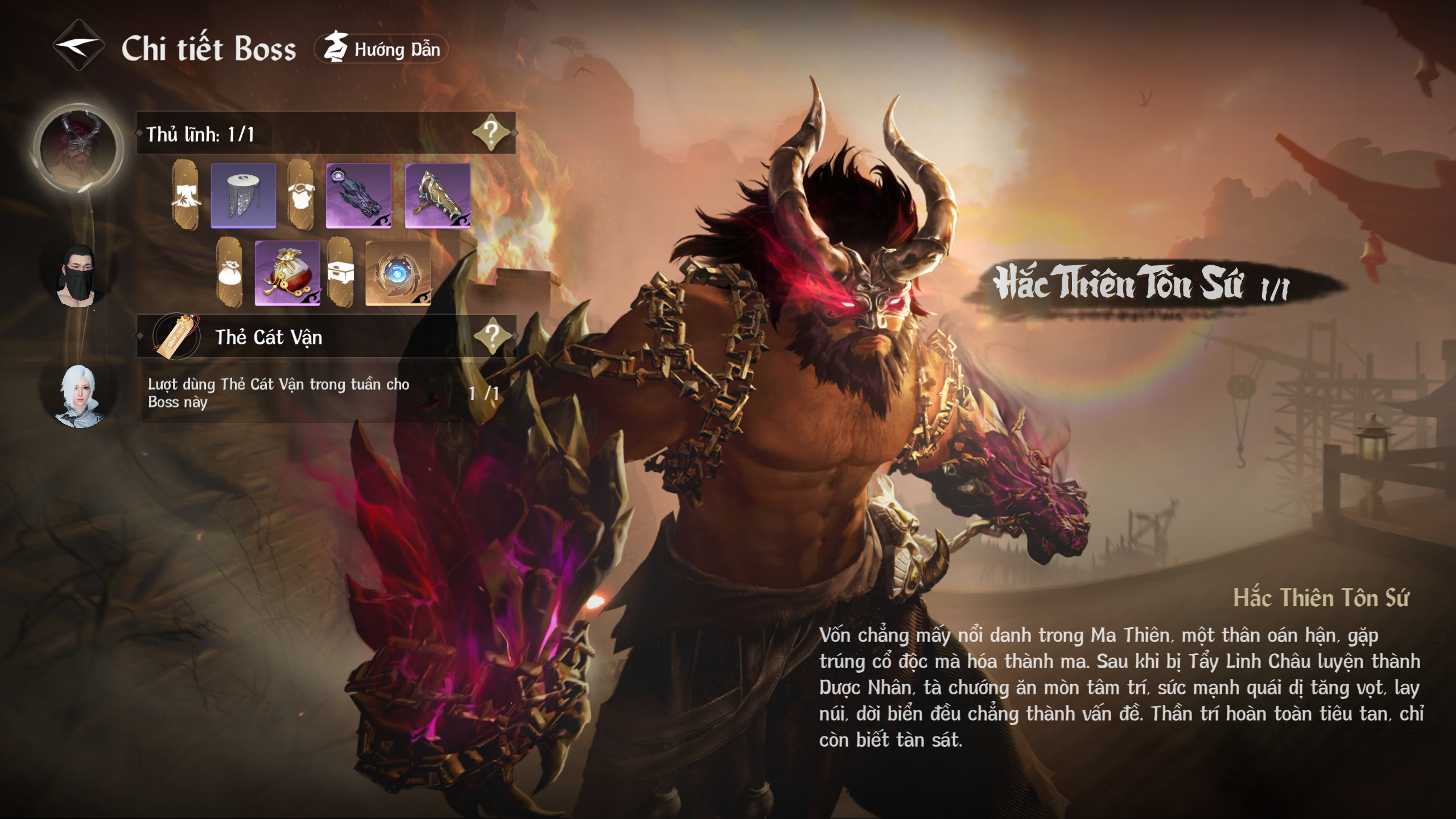Screen dimensions: 1456x819
Task: Show help for Thủ lĩnh rewards
Action: click(490, 133)
